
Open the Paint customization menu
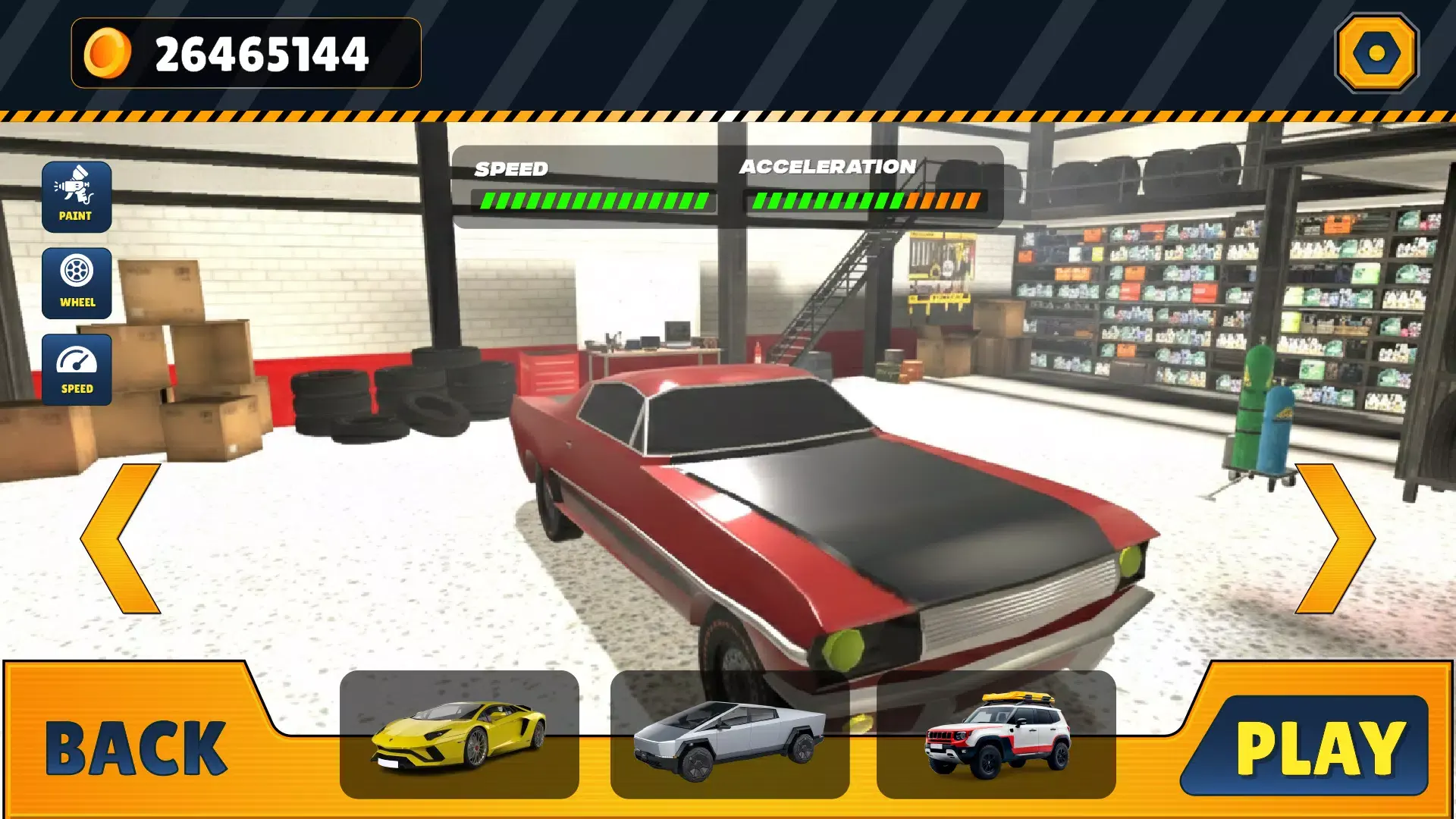pyautogui.click(x=77, y=196)
